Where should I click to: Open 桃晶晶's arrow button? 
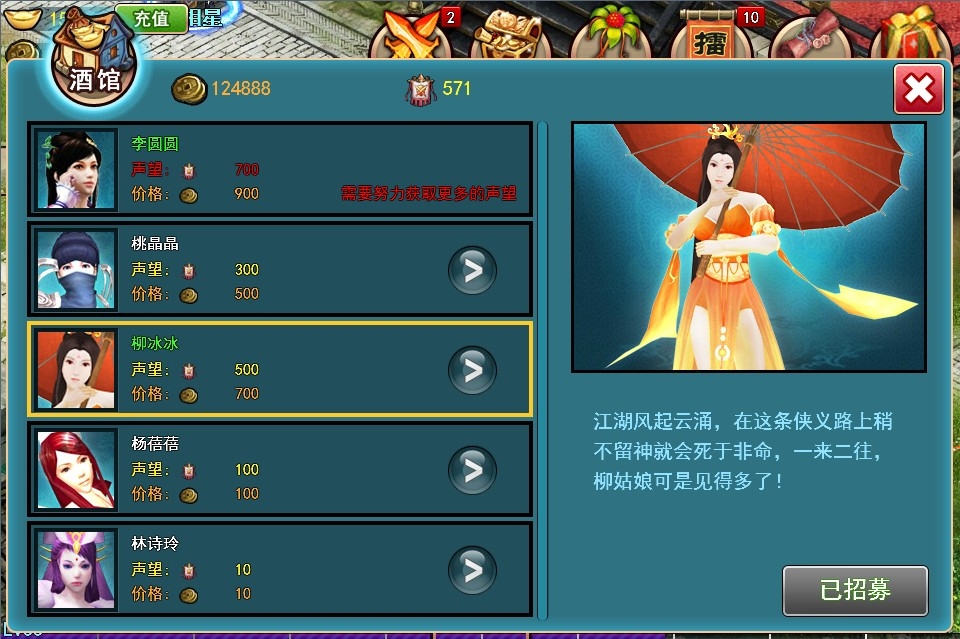472,270
